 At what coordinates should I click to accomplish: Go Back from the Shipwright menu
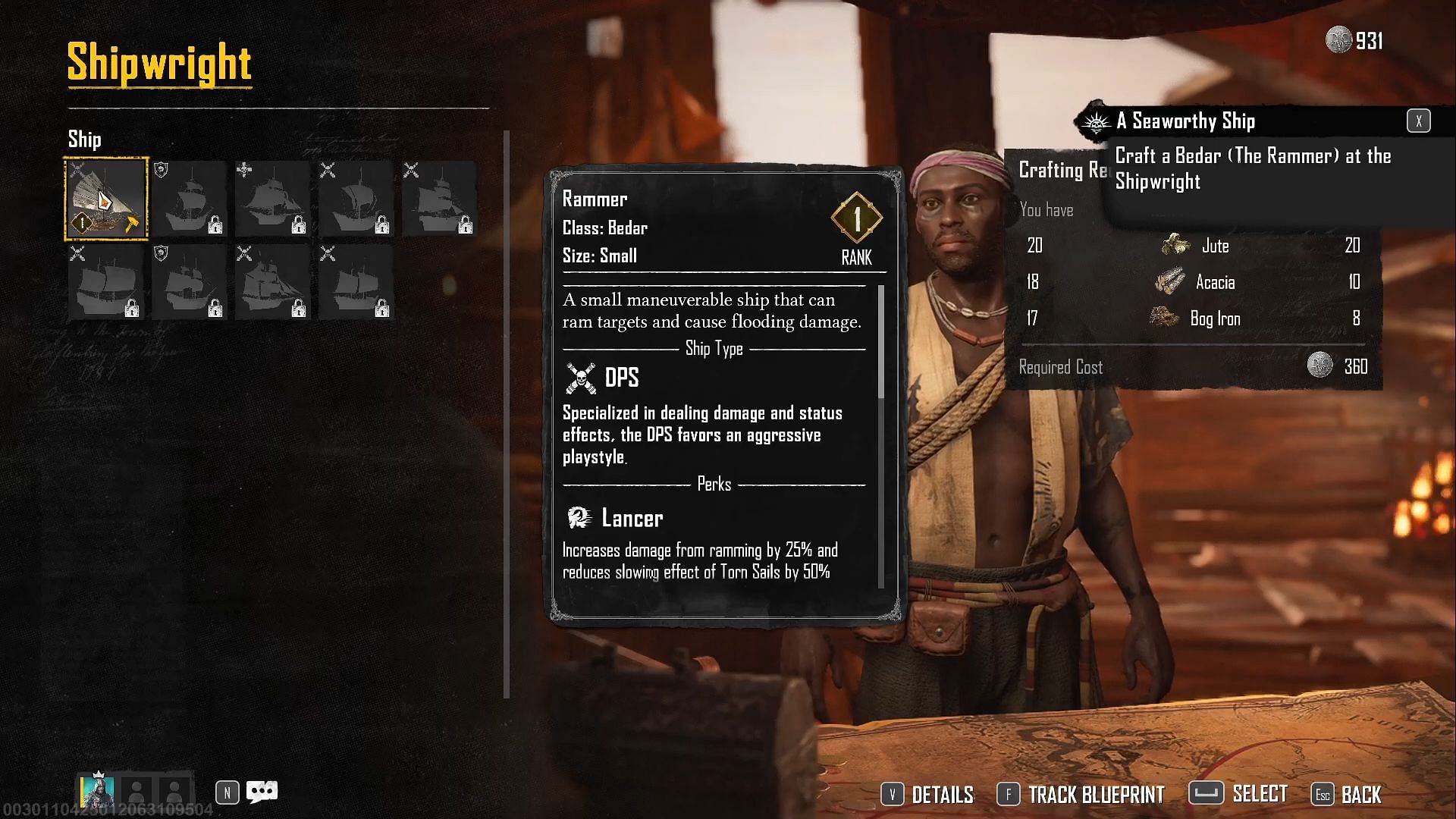(1347, 794)
